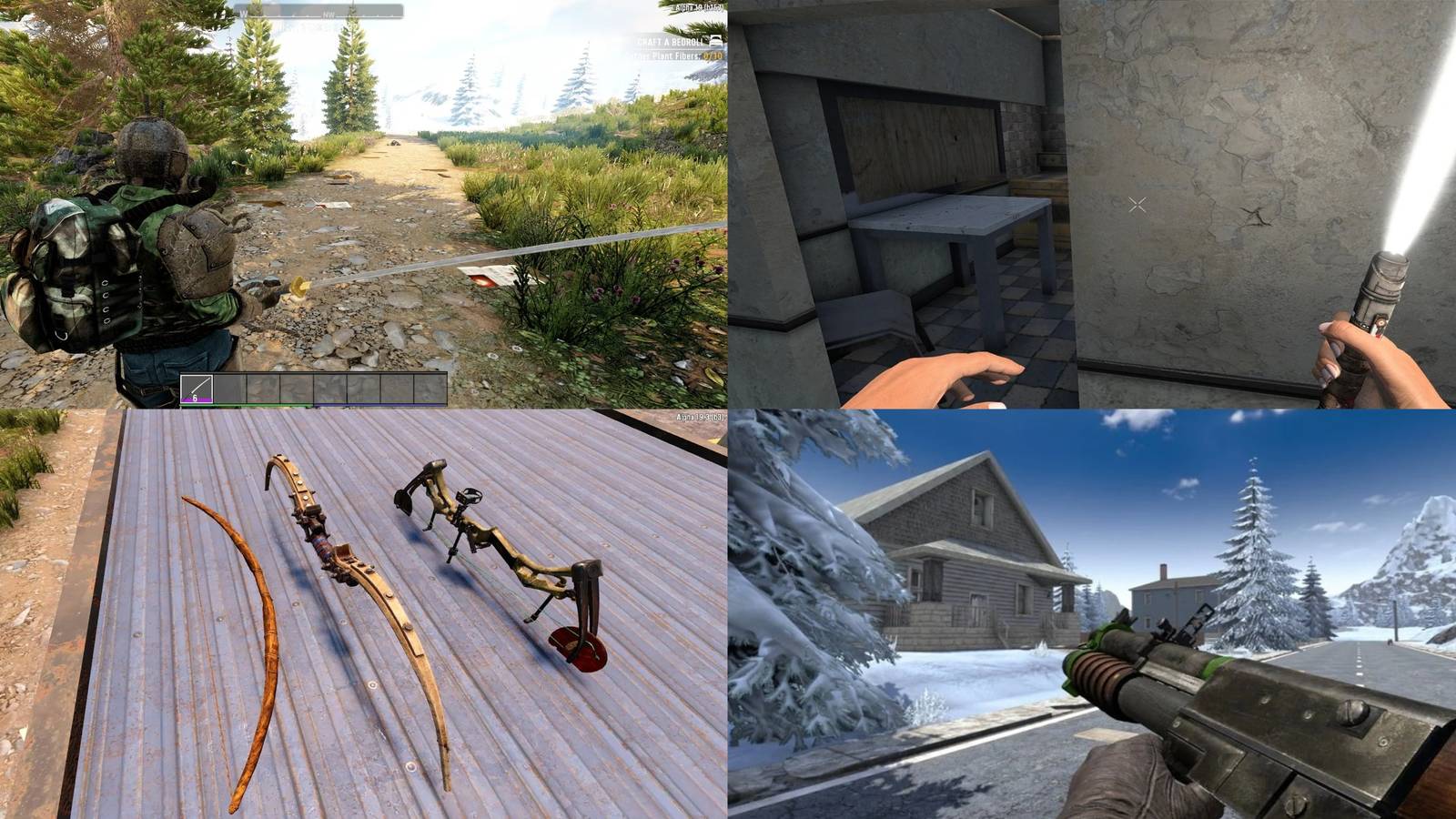The width and height of the screenshot is (1456, 819).
Task: Select the third hotbar slot
Action: point(263,387)
